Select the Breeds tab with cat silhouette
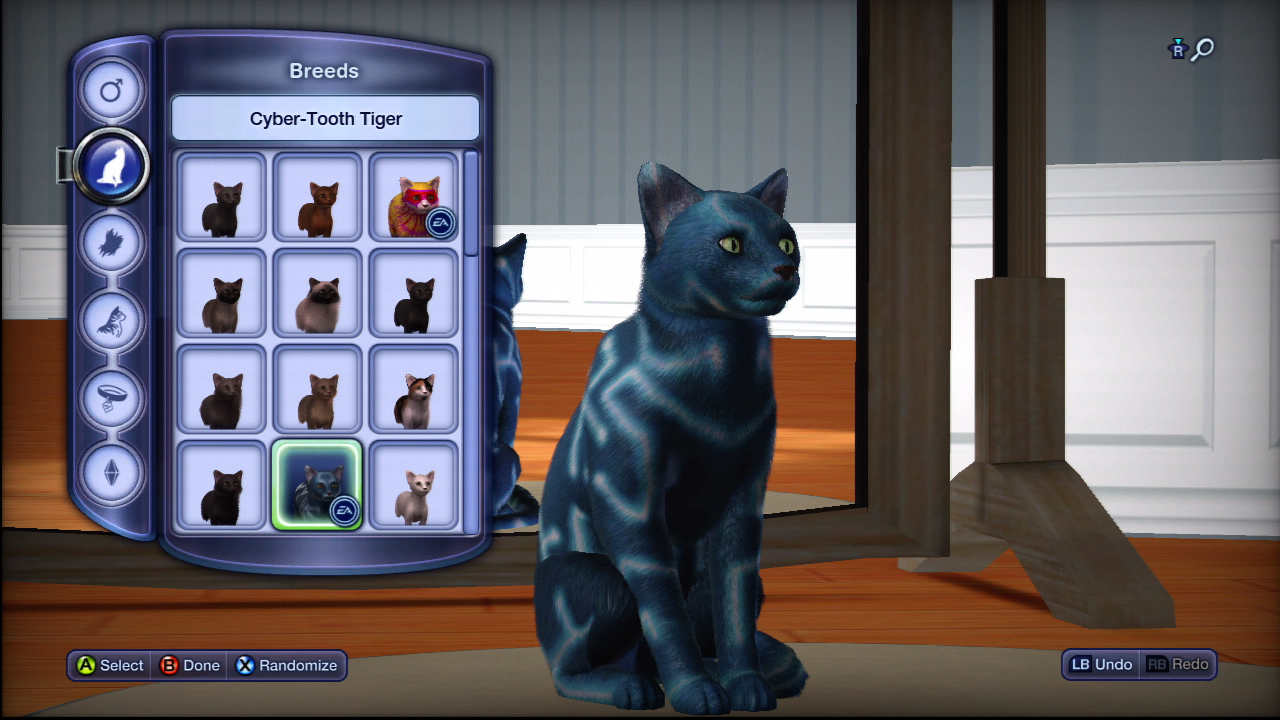 pos(111,167)
